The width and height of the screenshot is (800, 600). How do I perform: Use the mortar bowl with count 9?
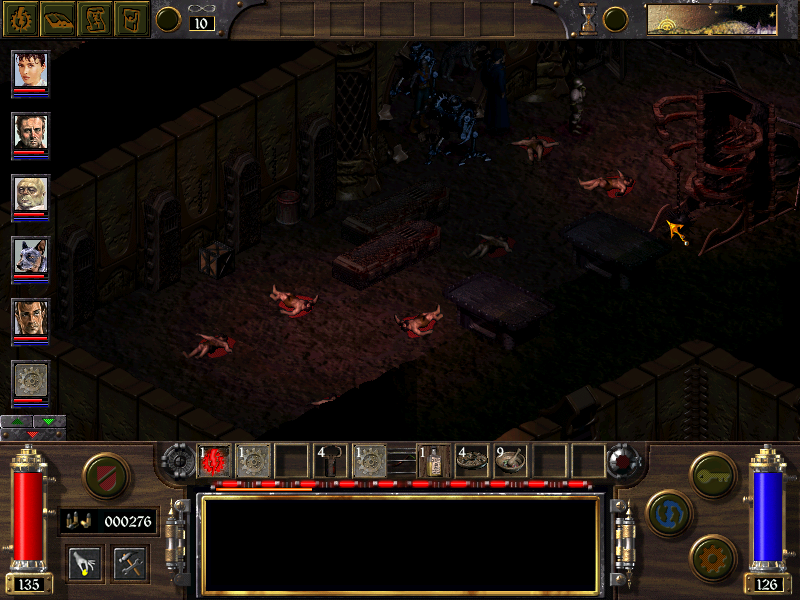(x=510, y=460)
